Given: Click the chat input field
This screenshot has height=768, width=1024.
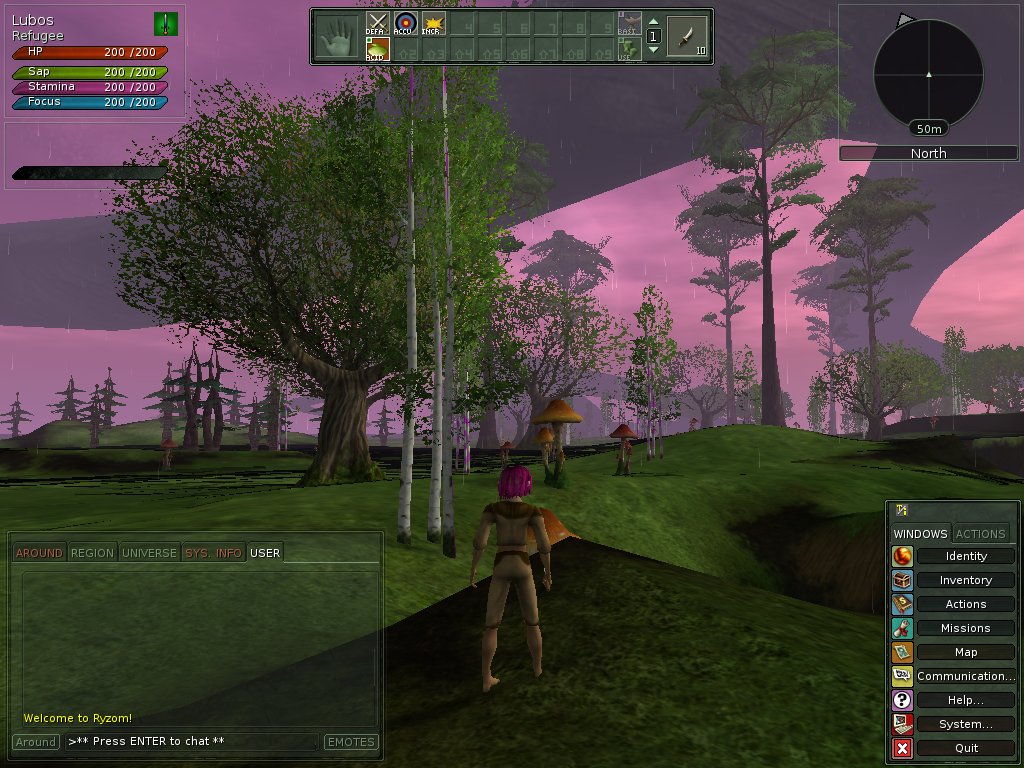Looking at the screenshot, I should click(192, 742).
